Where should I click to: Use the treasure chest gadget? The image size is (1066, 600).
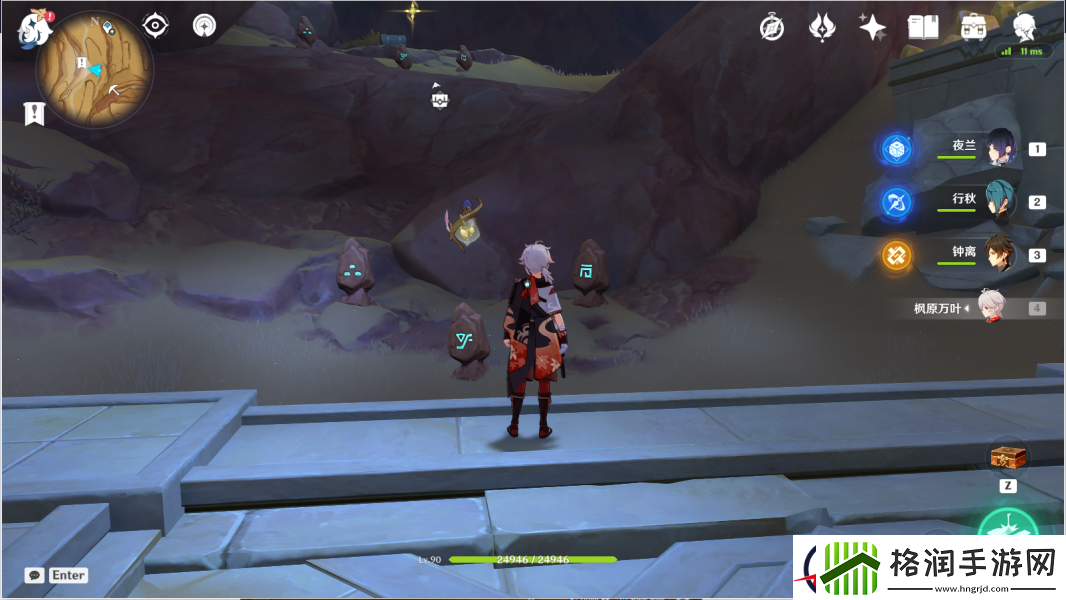coord(1008,457)
